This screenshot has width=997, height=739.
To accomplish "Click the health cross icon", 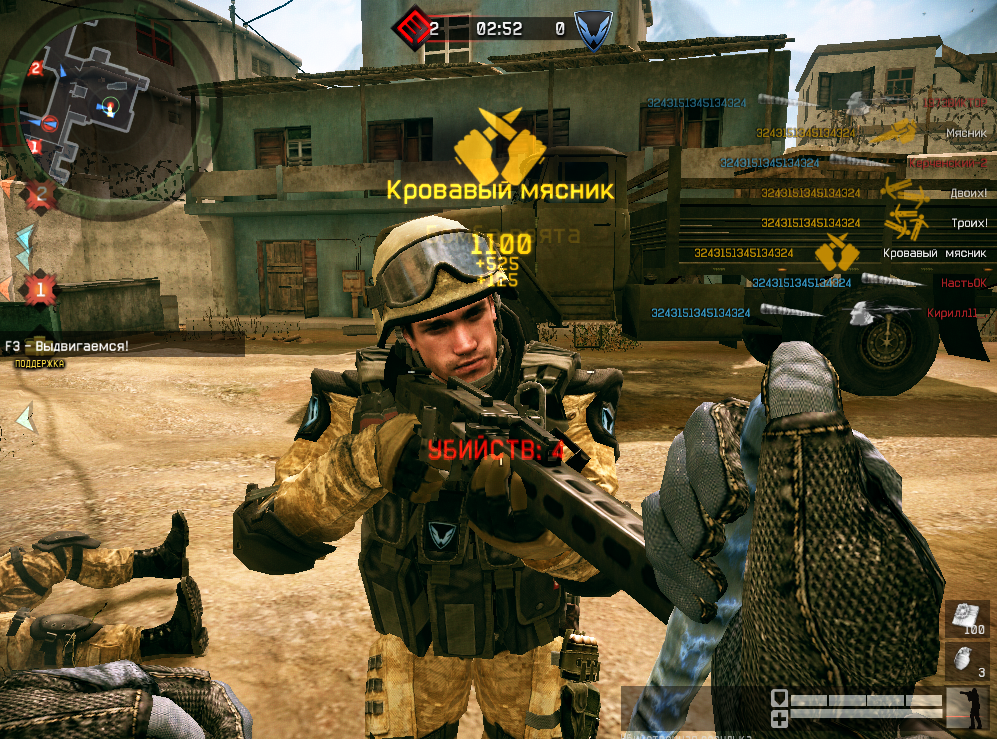I will 780,719.
